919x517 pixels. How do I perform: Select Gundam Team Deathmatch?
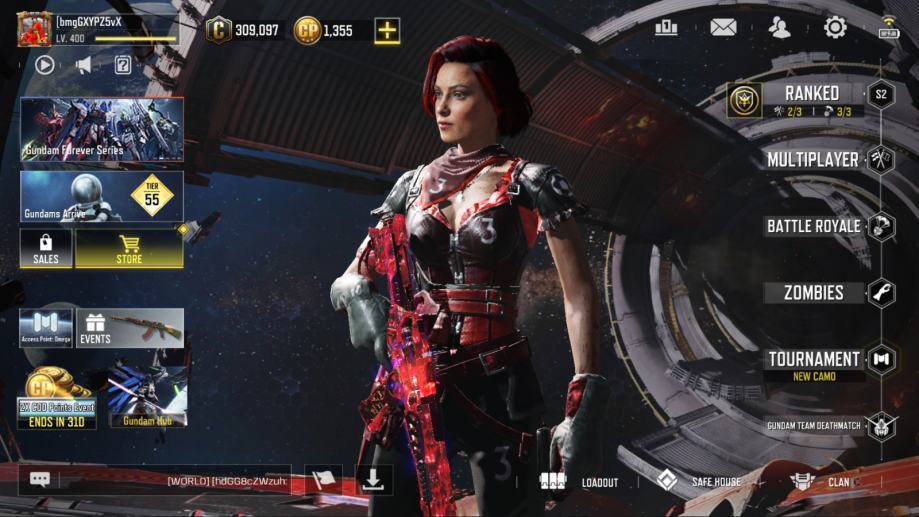click(813, 426)
